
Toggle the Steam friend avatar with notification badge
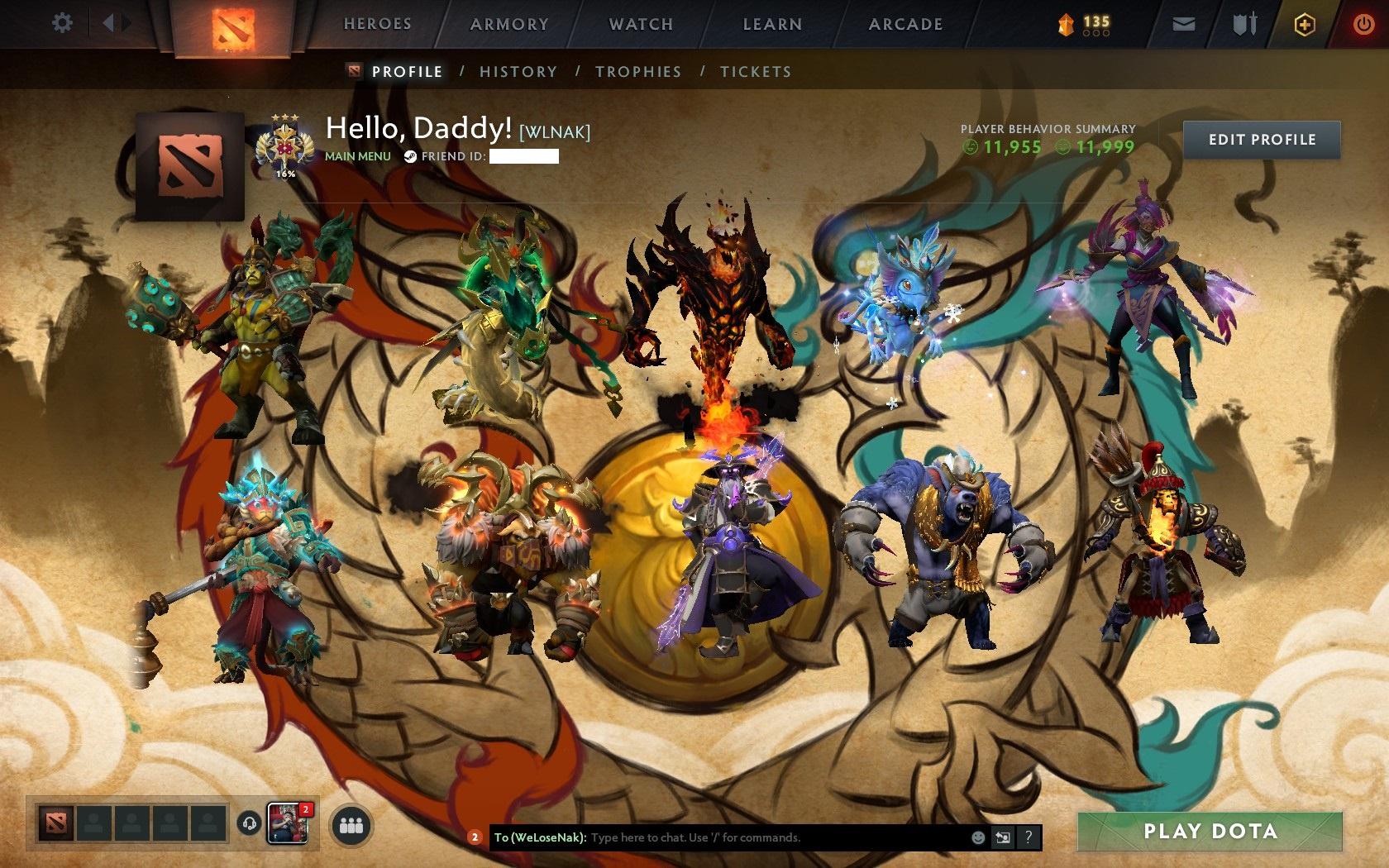tap(287, 824)
